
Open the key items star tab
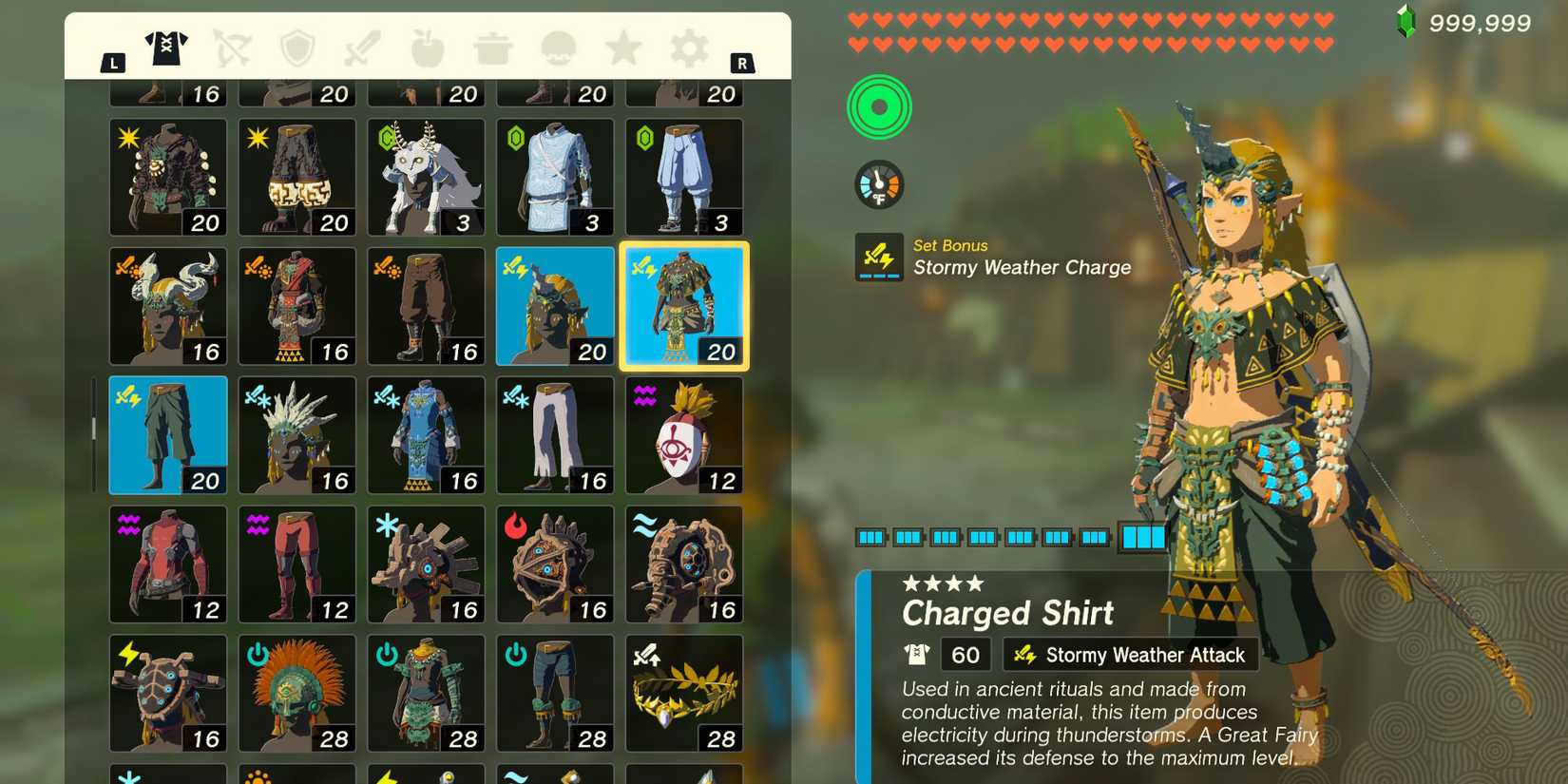coord(621,49)
